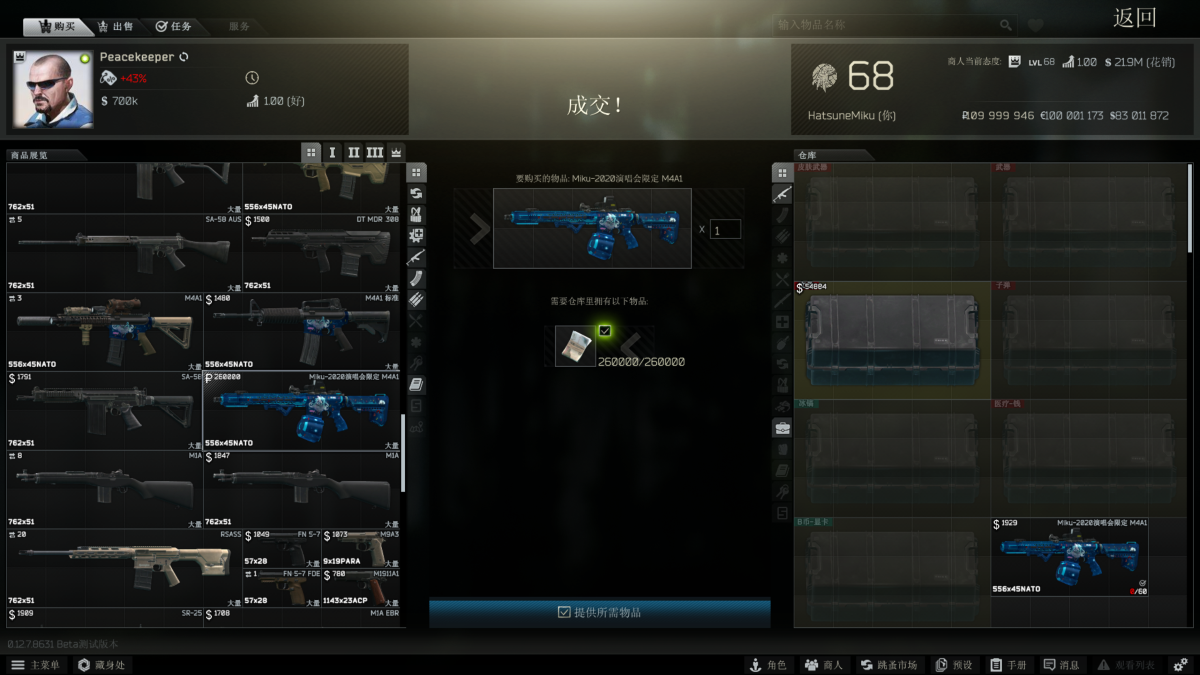
Task: Go to 藏身处 (Hideout)
Action: point(101,665)
